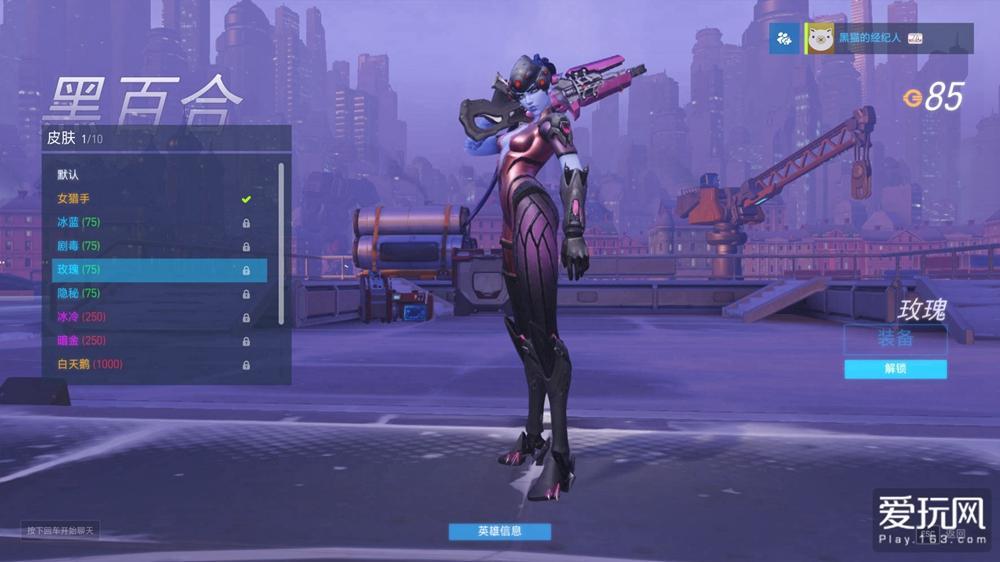The width and height of the screenshot is (1000, 562).
Task: Click the blue 解锁 unlock button
Action: [895, 369]
